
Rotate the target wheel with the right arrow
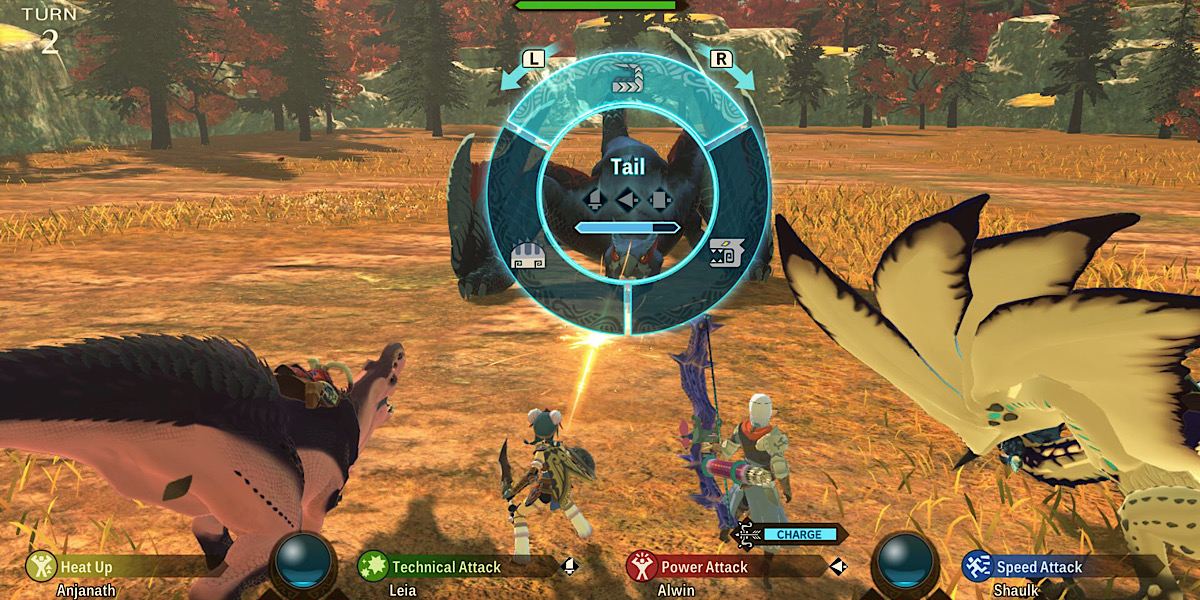click(722, 62)
